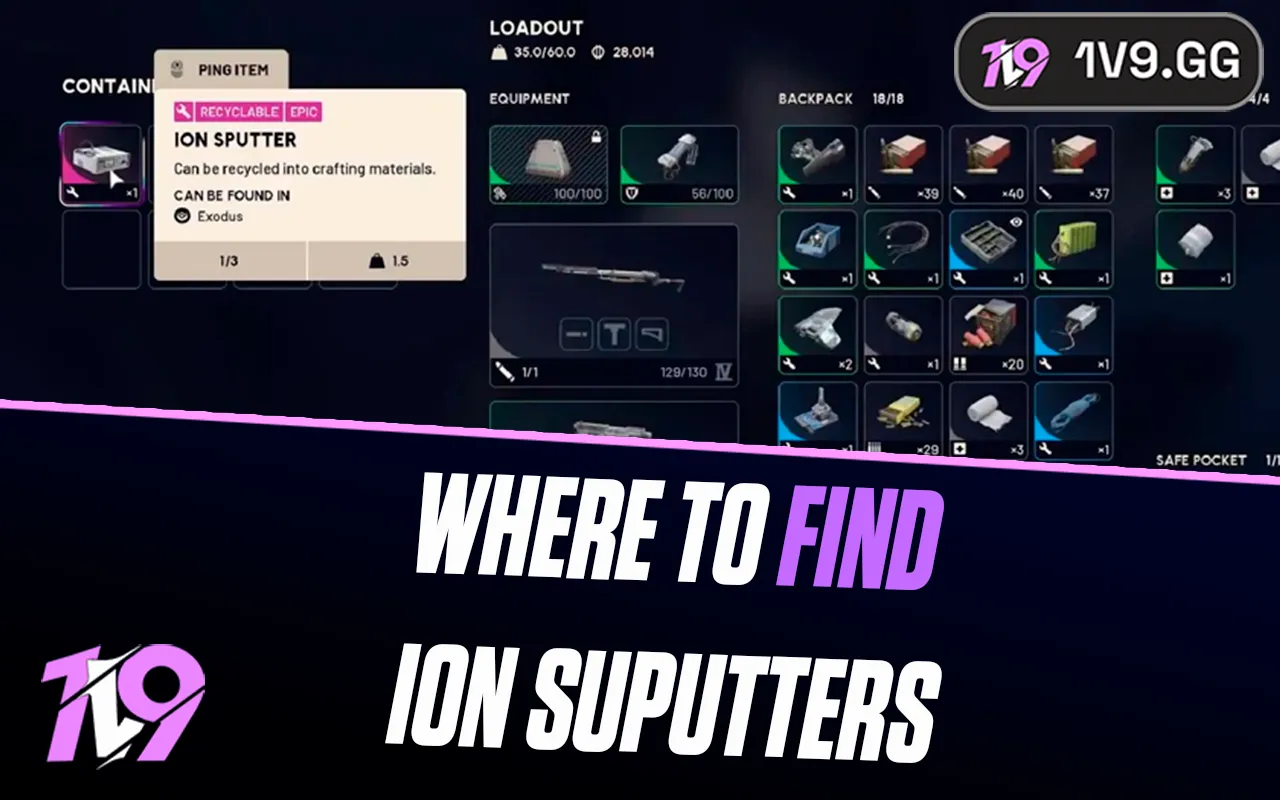Select the Ion Sputter in the container
Viewport: 1280px width, 800px height.
[x=101, y=160]
